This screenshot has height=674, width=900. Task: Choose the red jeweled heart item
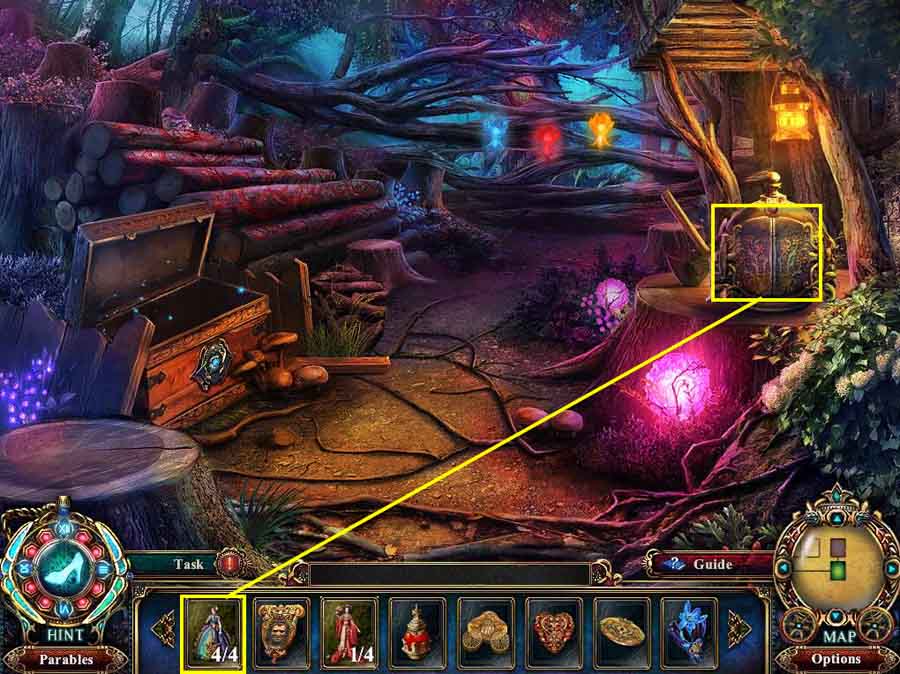(554, 632)
